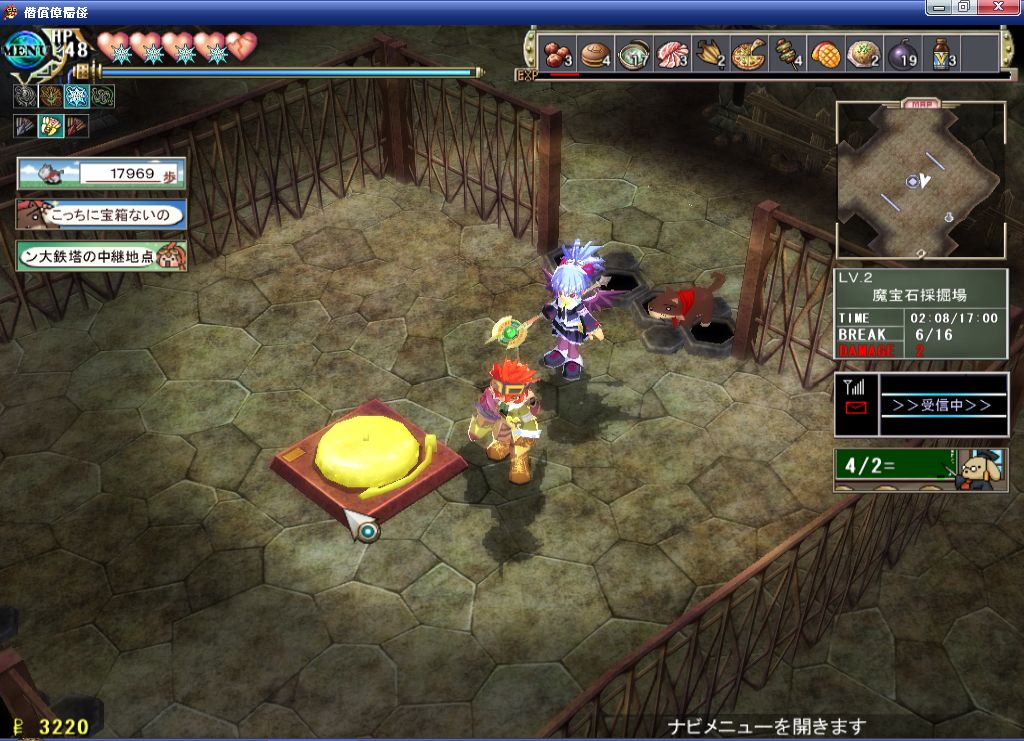Open the 受信中 mail receiver panel
The image size is (1024, 741).
(x=921, y=405)
